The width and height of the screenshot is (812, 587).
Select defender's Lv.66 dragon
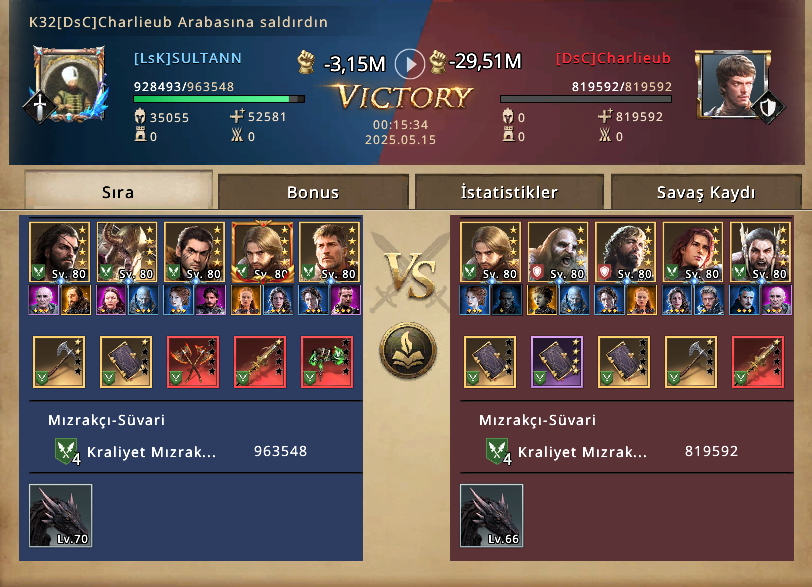(x=491, y=515)
